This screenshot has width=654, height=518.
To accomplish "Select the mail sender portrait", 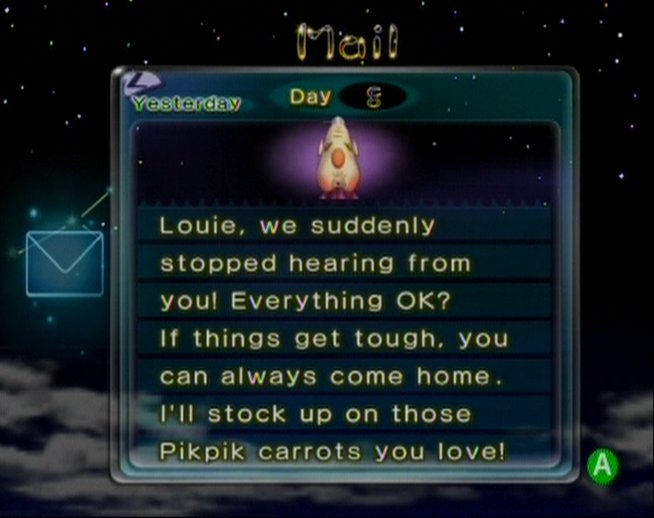I will click(339, 158).
